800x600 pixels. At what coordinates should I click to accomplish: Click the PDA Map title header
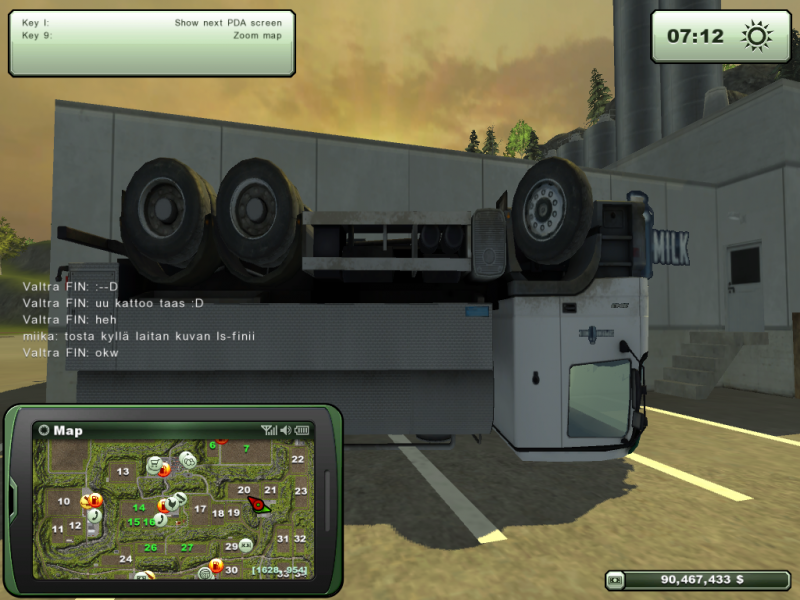coord(68,431)
